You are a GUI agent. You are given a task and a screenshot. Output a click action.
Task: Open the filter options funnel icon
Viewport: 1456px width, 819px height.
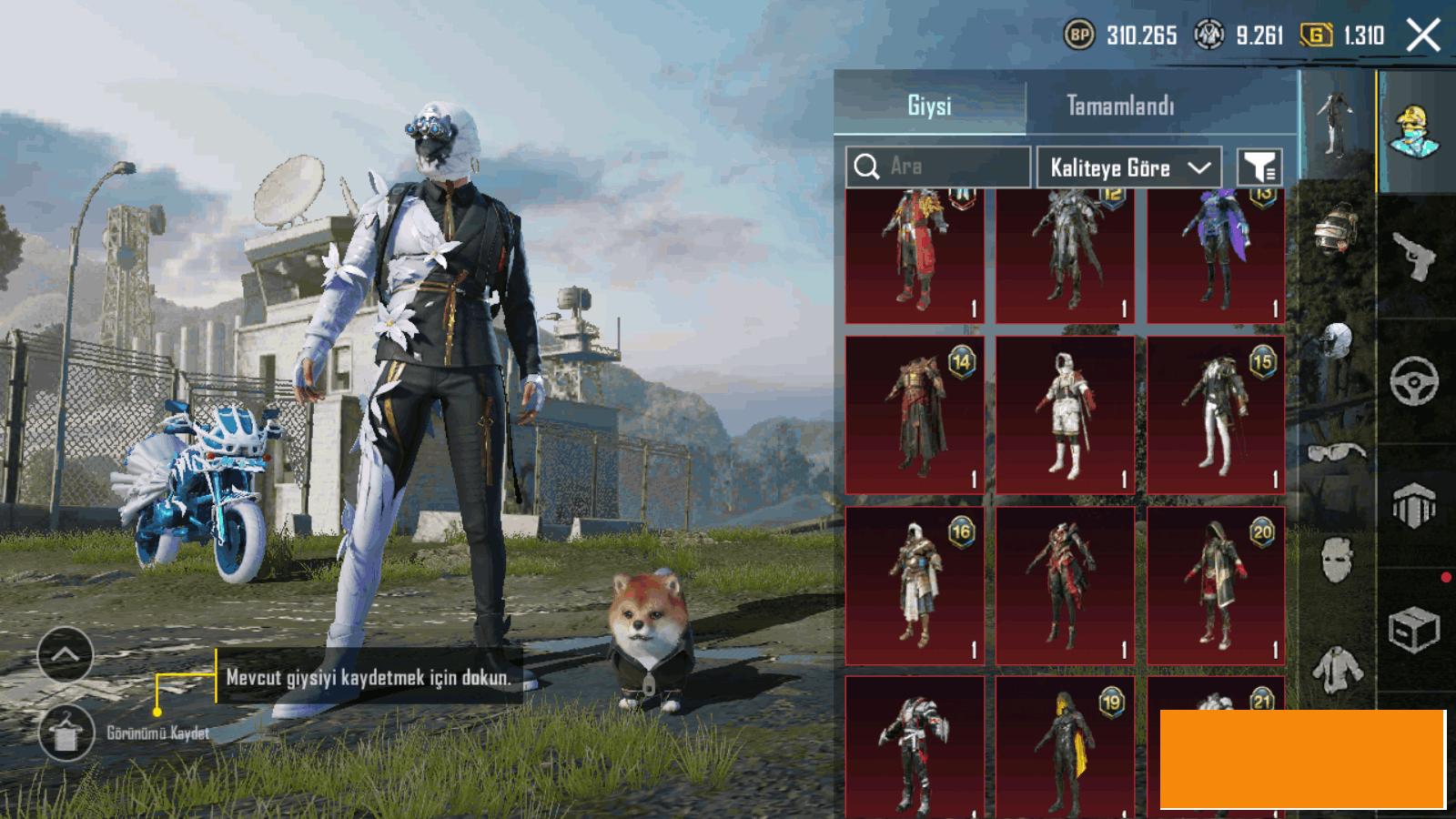[x=1259, y=167]
